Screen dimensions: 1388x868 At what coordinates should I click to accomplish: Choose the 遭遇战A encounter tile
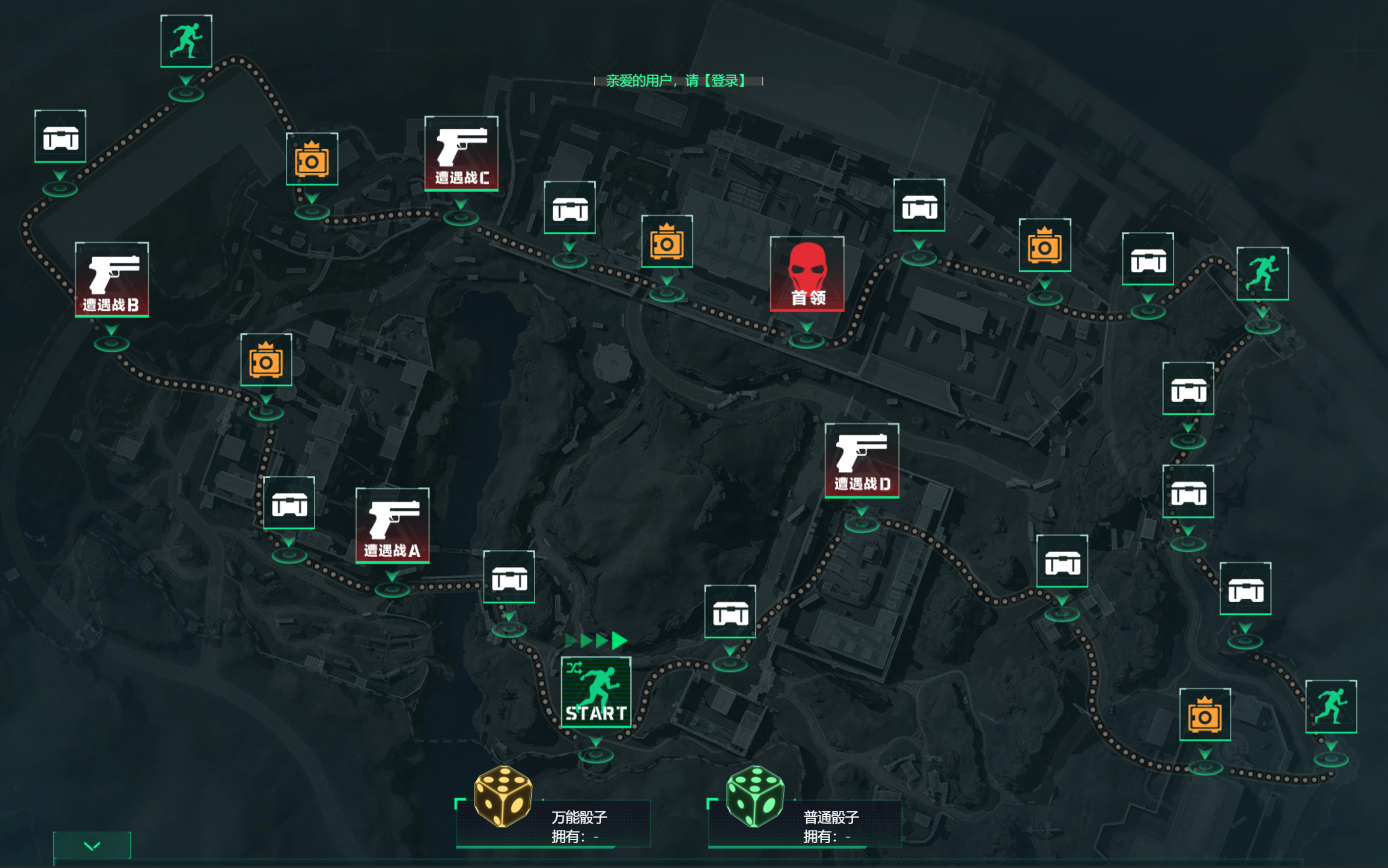click(x=393, y=525)
